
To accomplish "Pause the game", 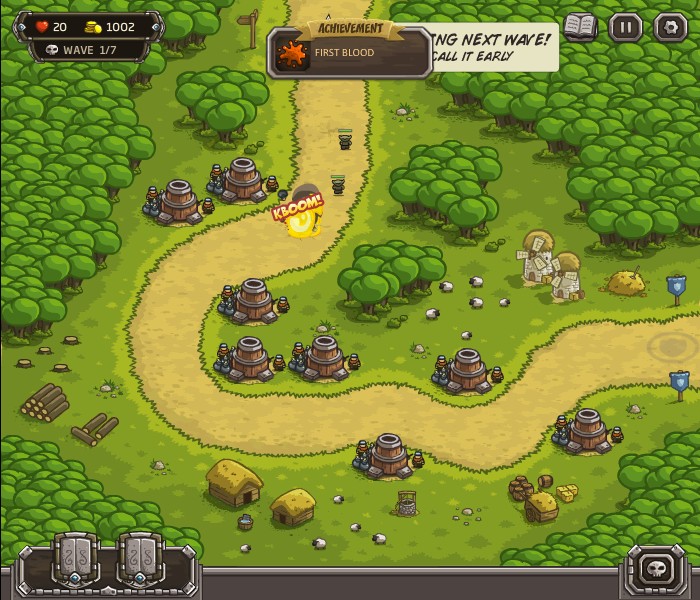I will click(625, 27).
